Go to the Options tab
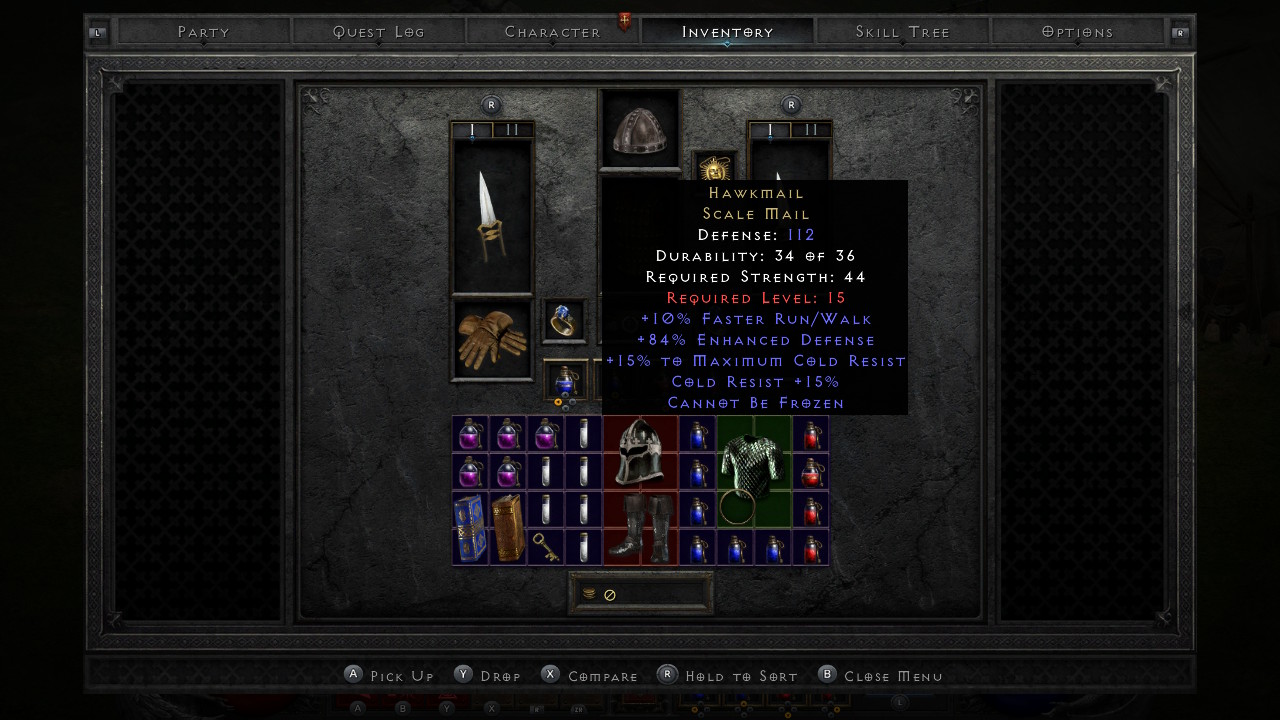1280x720 pixels. click(x=1077, y=32)
